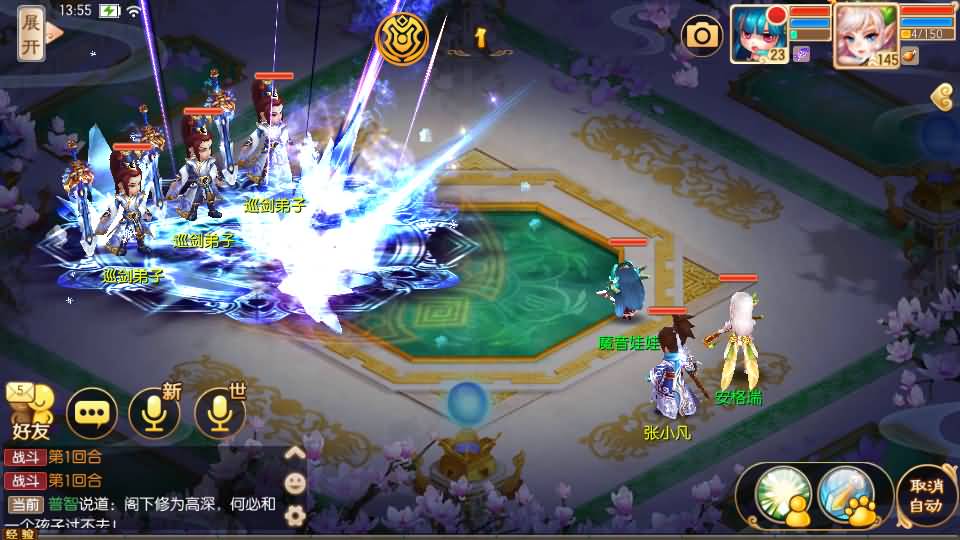Open the chat window with the speech bubble button
This screenshot has height=540, width=960.
coord(92,412)
